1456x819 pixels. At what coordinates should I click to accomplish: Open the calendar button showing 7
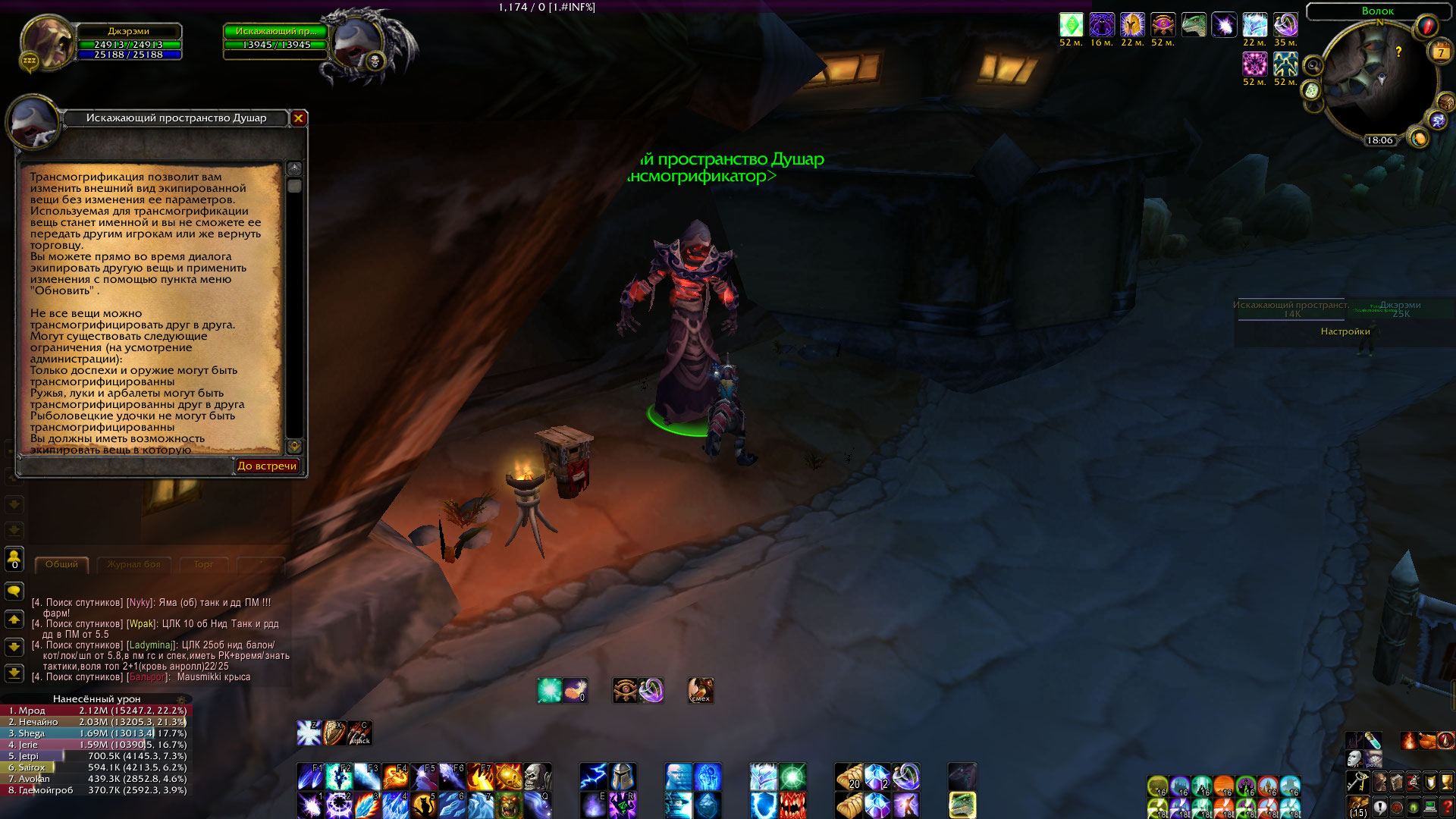pyautogui.click(x=1441, y=52)
